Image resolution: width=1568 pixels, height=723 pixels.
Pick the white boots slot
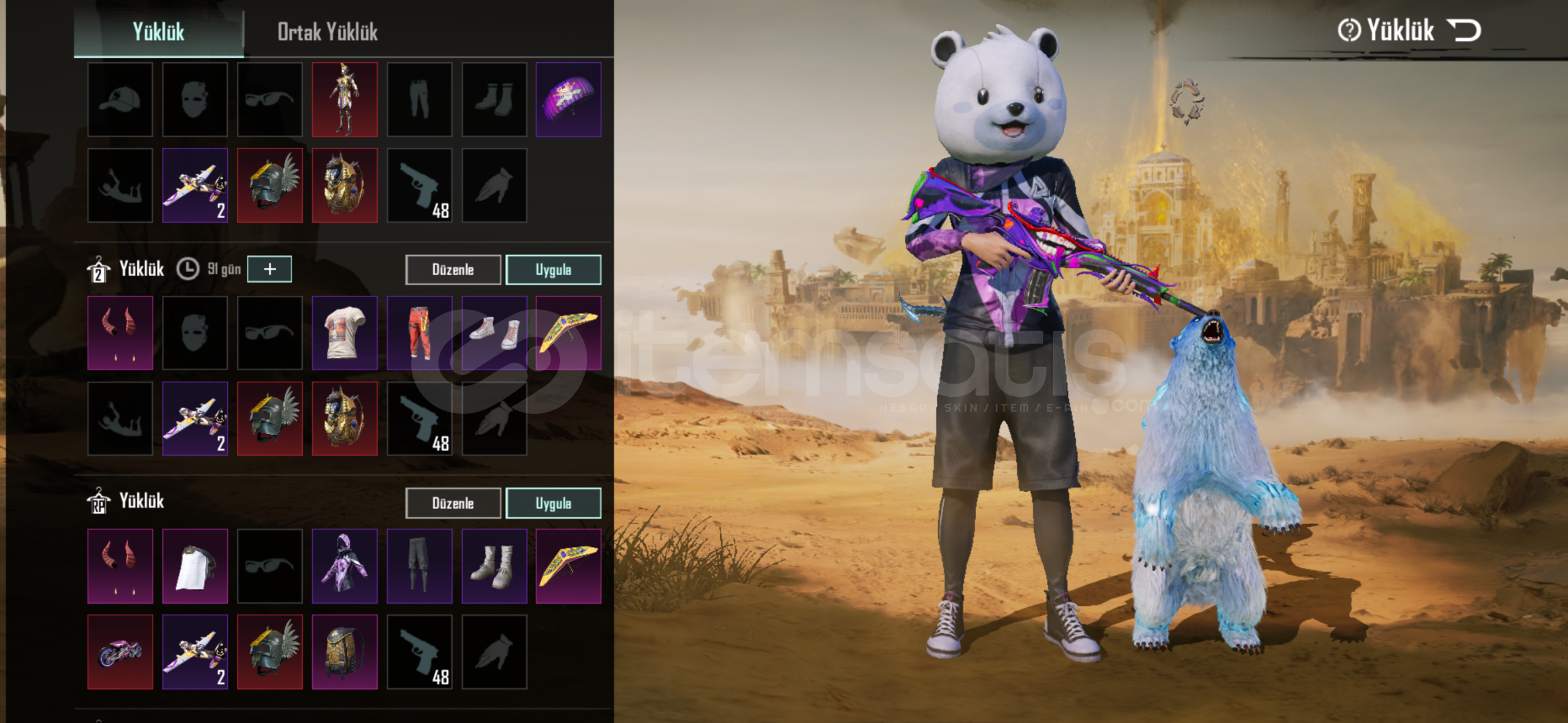point(494,566)
